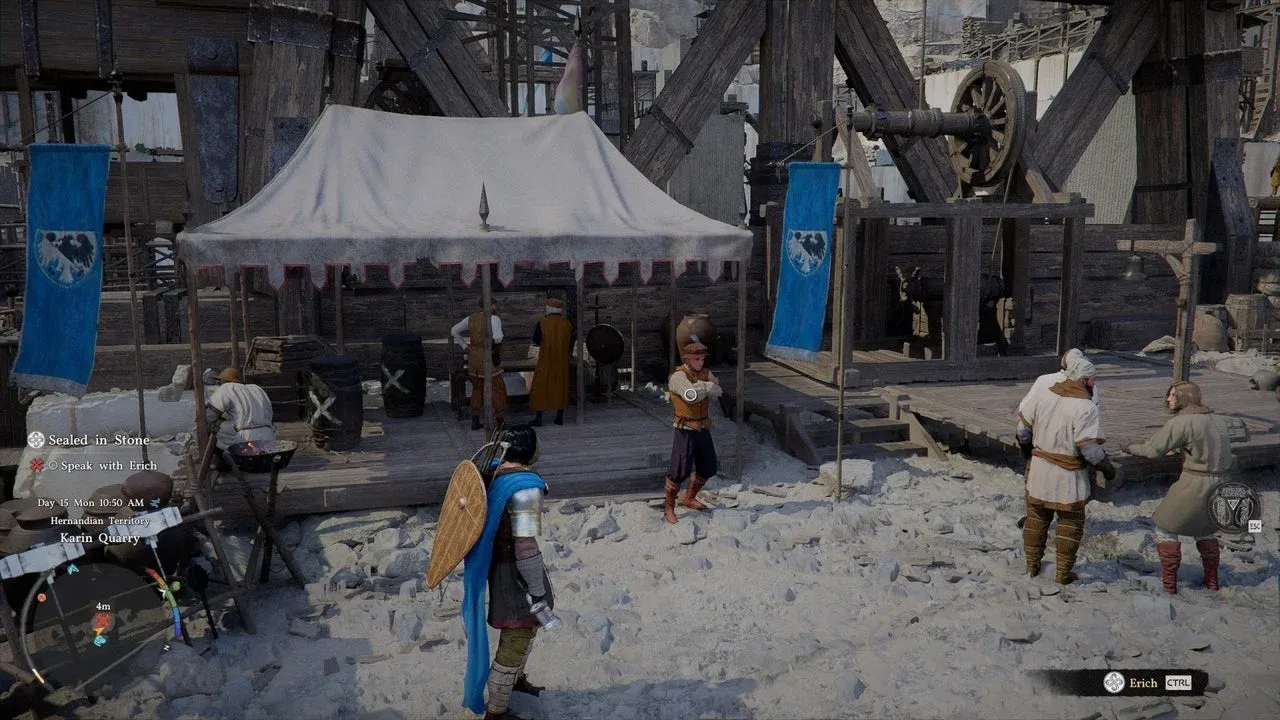Open the Sealed in Stone quest tracker
Viewport: 1280px width, 720px height.
click(x=98, y=440)
